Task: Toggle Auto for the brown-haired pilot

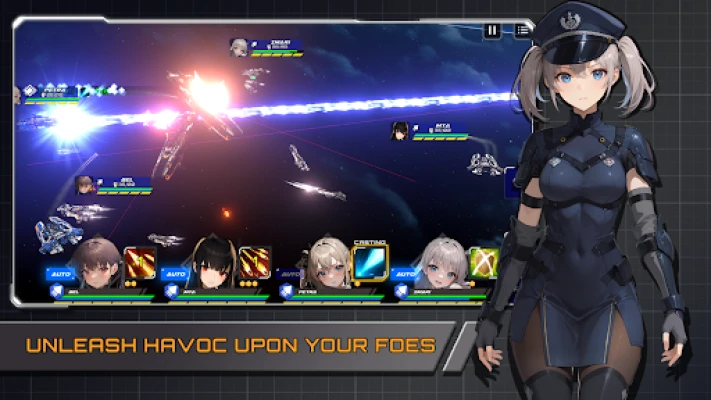Action: [59, 272]
